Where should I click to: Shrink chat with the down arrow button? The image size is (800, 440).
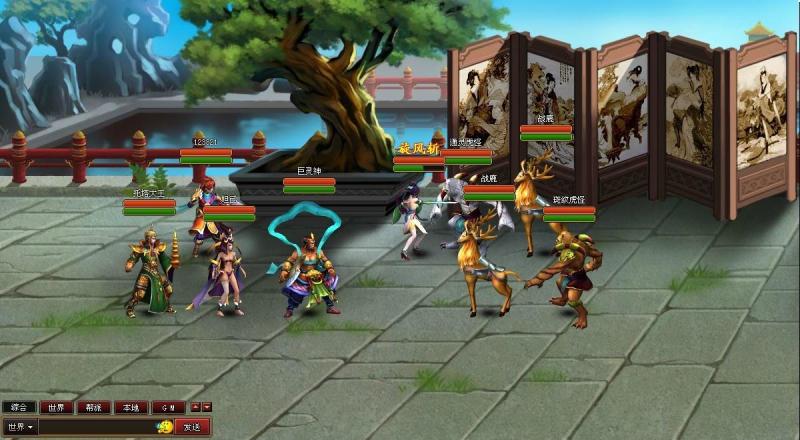pyautogui.click(x=207, y=407)
